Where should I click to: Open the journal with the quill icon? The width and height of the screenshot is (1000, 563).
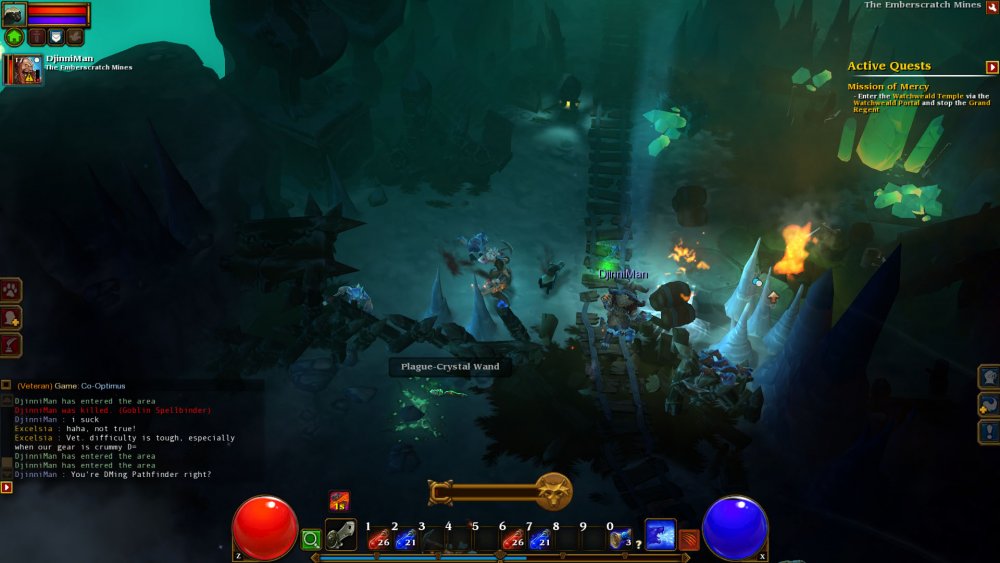pyautogui.click(x=12, y=345)
